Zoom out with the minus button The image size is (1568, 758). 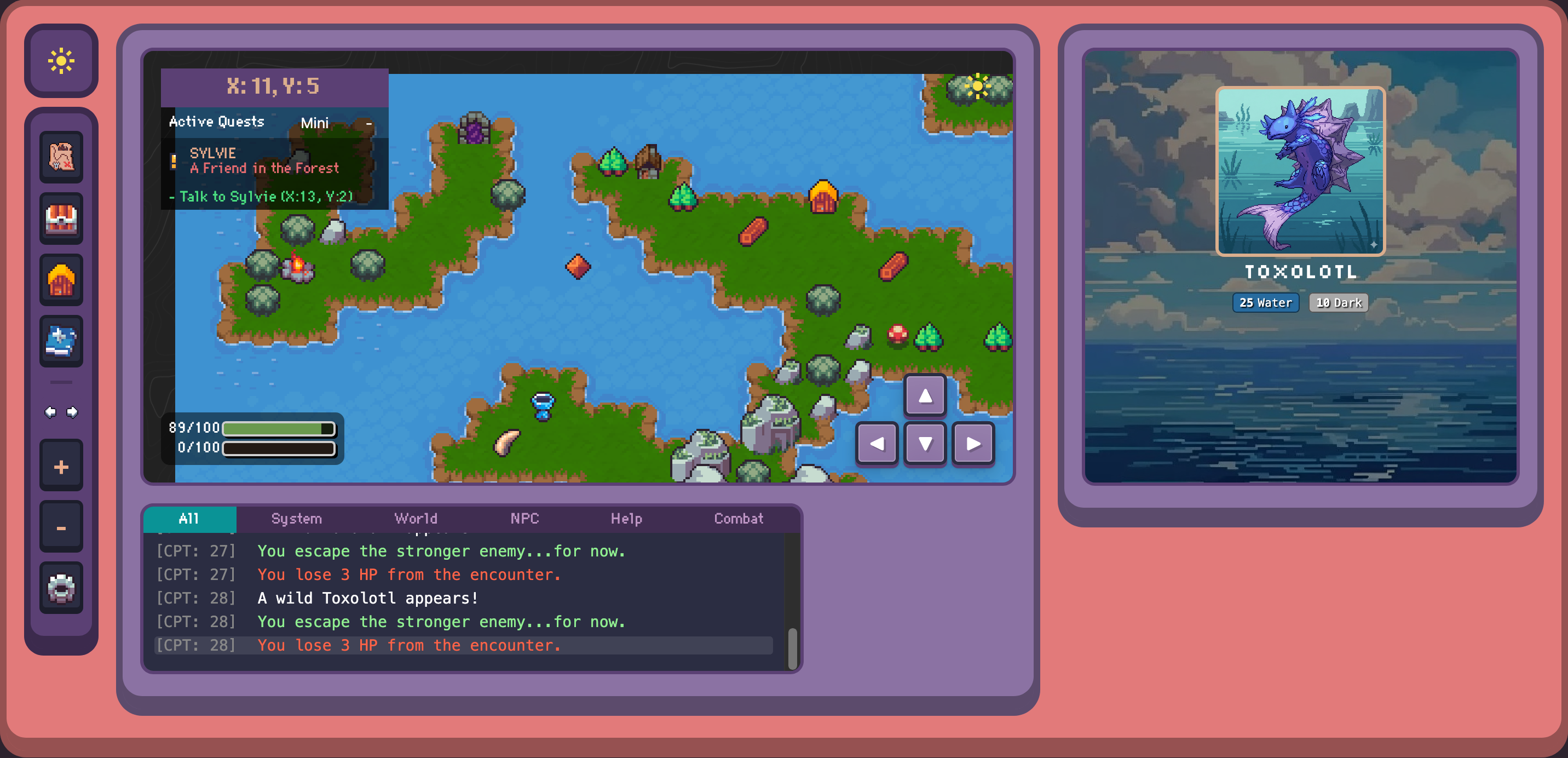pyautogui.click(x=61, y=527)
